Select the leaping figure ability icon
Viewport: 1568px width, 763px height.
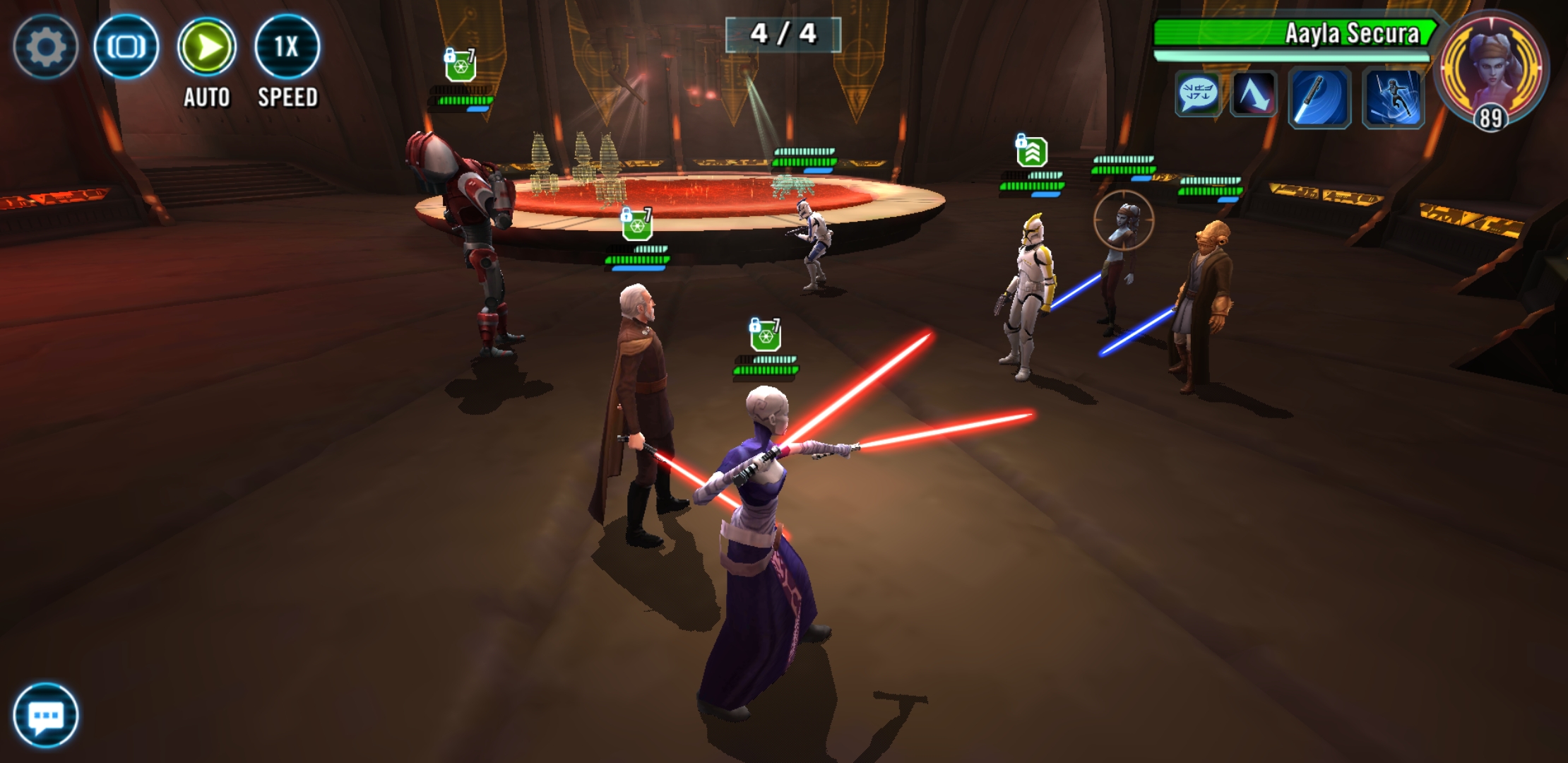pyautogui.click(x=1393, y=98)
